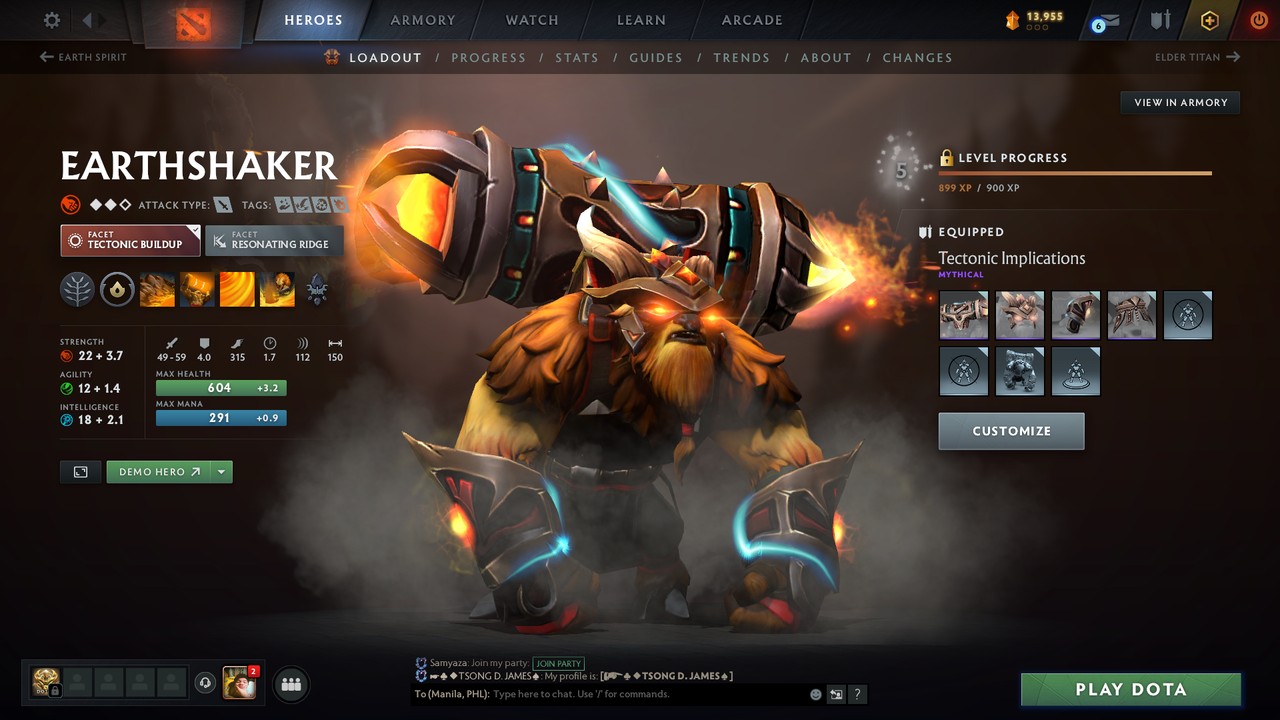This screenshot has height=720, width=1280.
Task: Click the View in Armory button
Action: (1179, 102)
